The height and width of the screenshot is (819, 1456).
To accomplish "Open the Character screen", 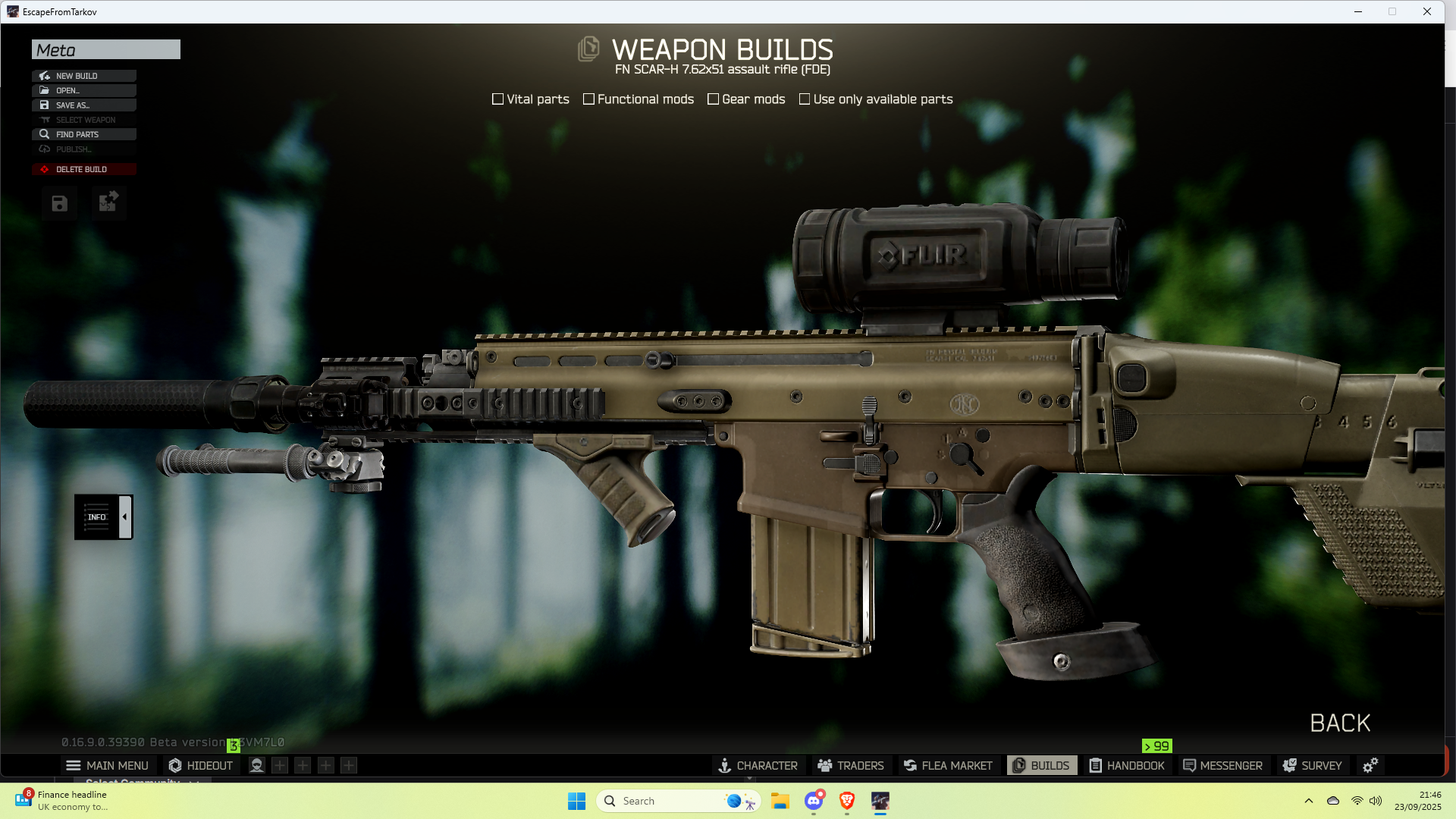I will point(758,766).
